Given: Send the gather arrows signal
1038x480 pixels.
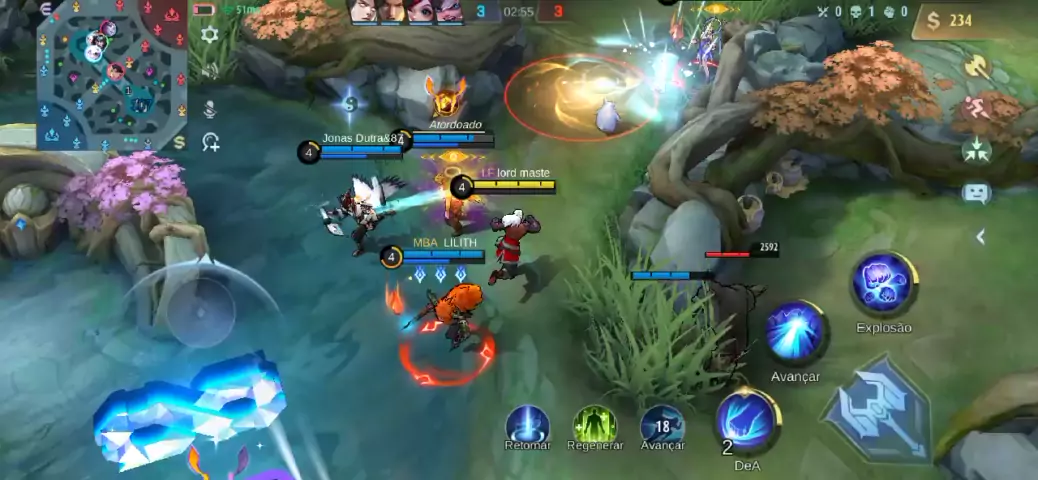Looking at the screenshot, I should coord(976,151).
